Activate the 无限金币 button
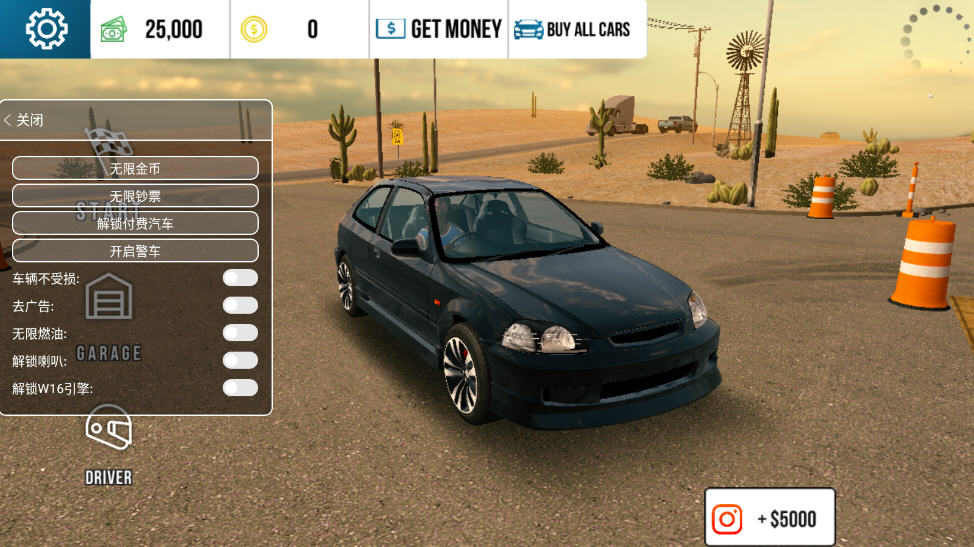This screenshot has width=974, height=547. click(135, 168)
